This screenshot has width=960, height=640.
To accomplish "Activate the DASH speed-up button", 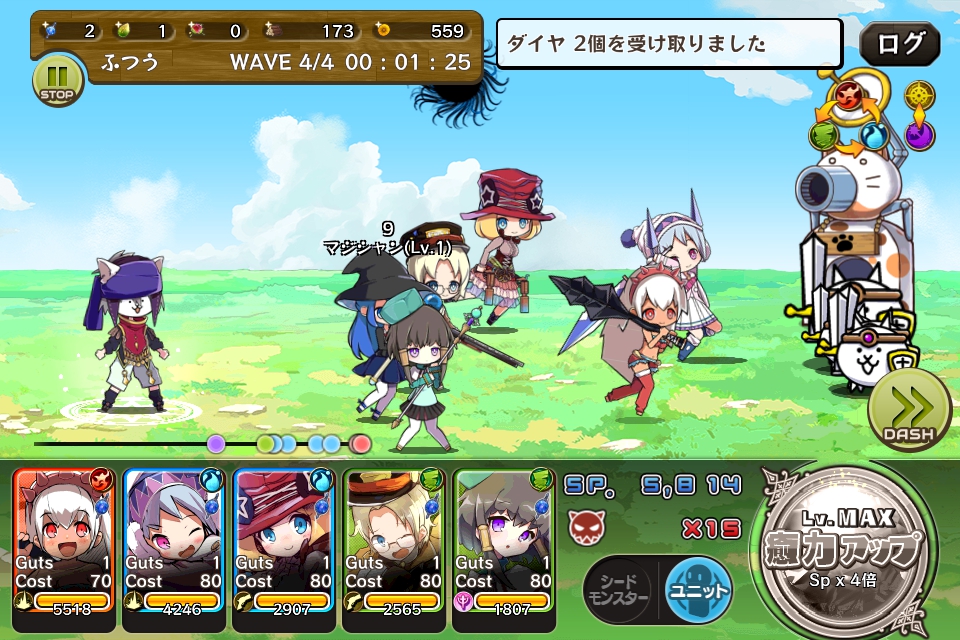I will coord(908,411).
